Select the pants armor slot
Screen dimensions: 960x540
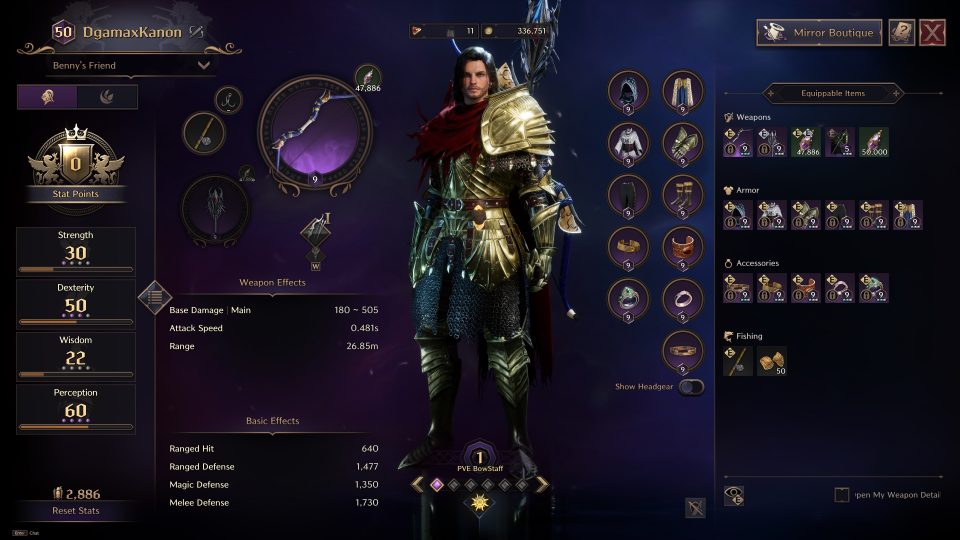[x=629, y=195]
